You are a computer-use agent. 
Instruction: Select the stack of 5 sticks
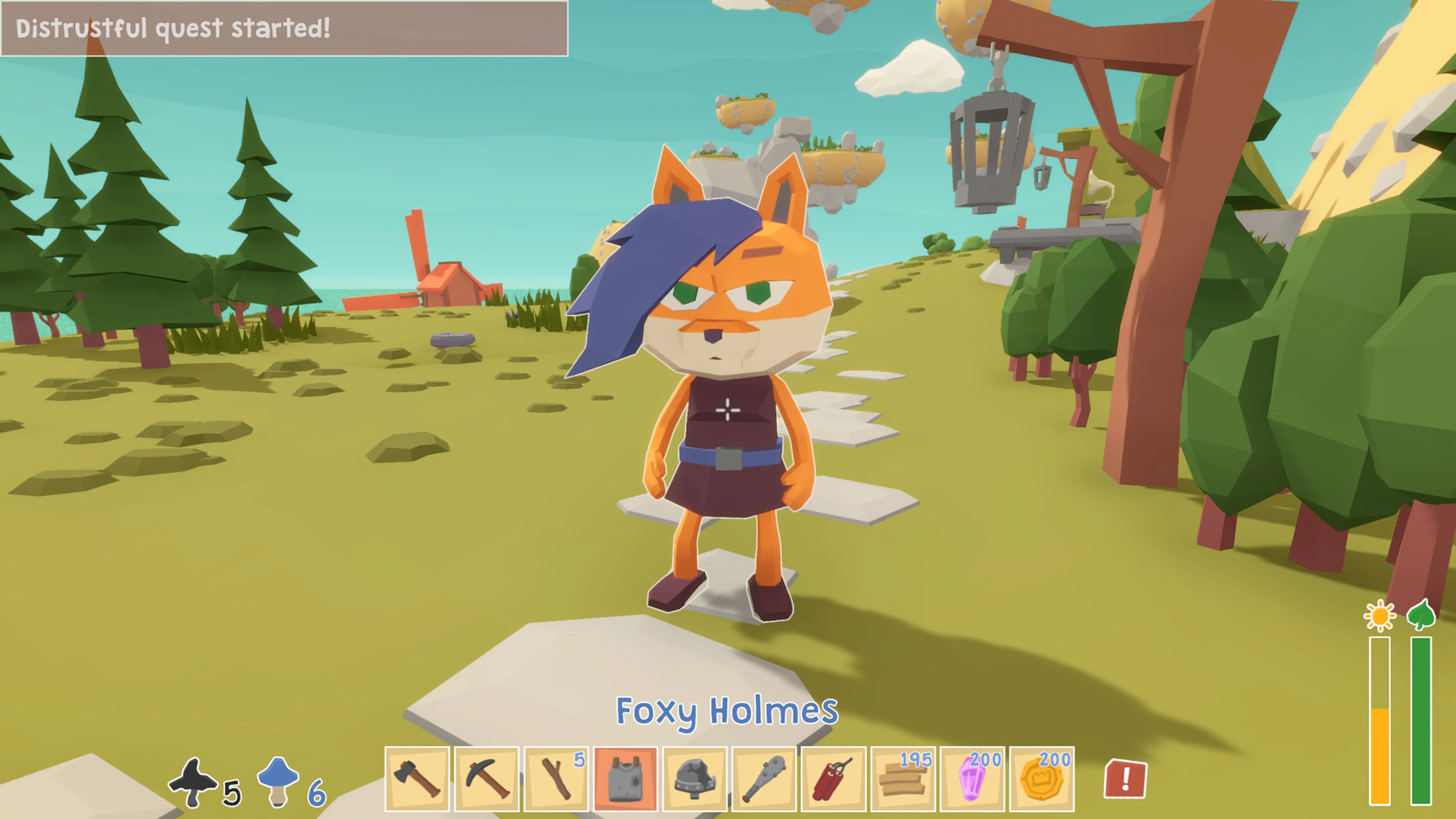[x=557, y=778]
